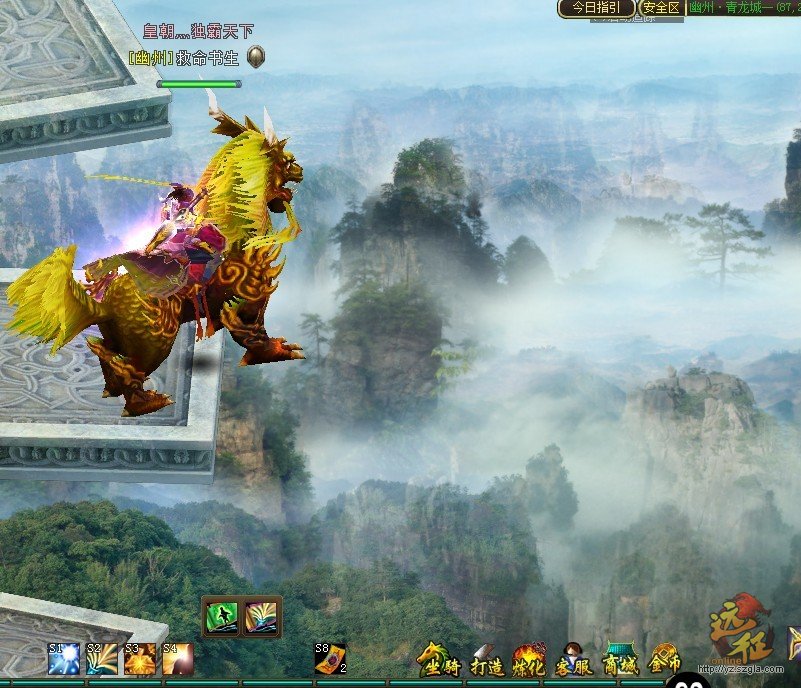Select the golden fan burst skill icon
The height and width of the screenshot is (688, 801).
coord(263,617)
